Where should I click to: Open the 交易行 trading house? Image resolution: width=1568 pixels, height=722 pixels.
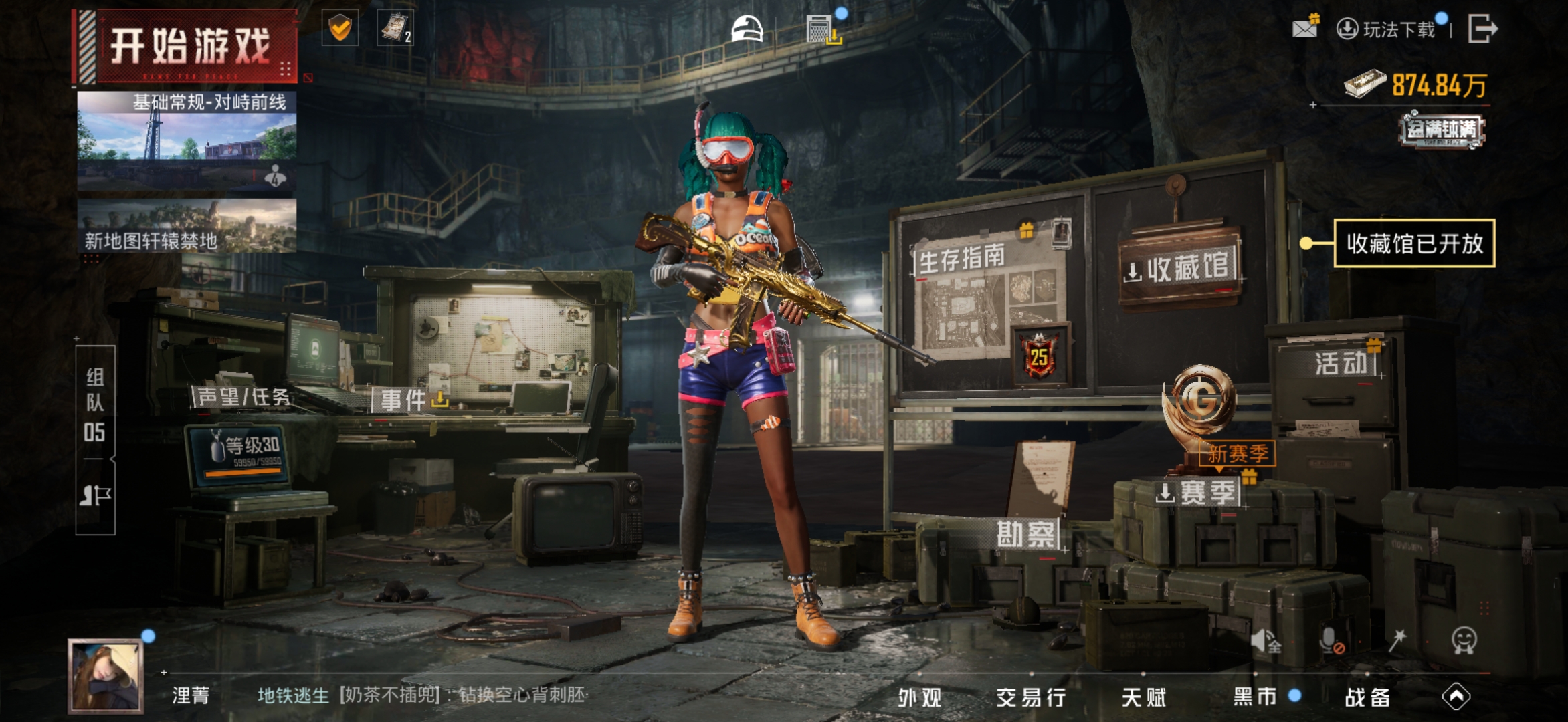coord(1031,697)
